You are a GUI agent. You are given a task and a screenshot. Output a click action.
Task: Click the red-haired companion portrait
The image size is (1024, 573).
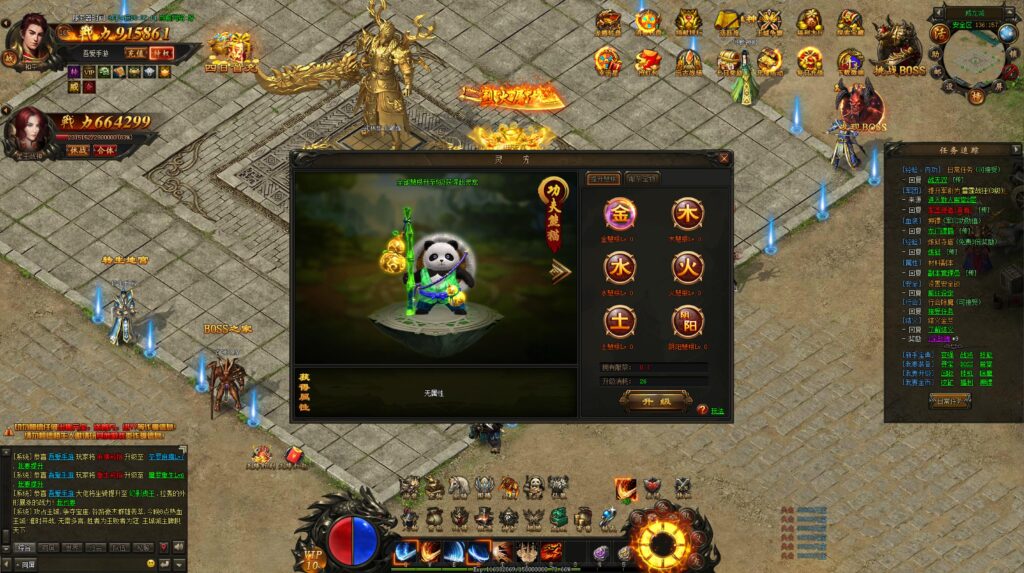pos(31,130)
